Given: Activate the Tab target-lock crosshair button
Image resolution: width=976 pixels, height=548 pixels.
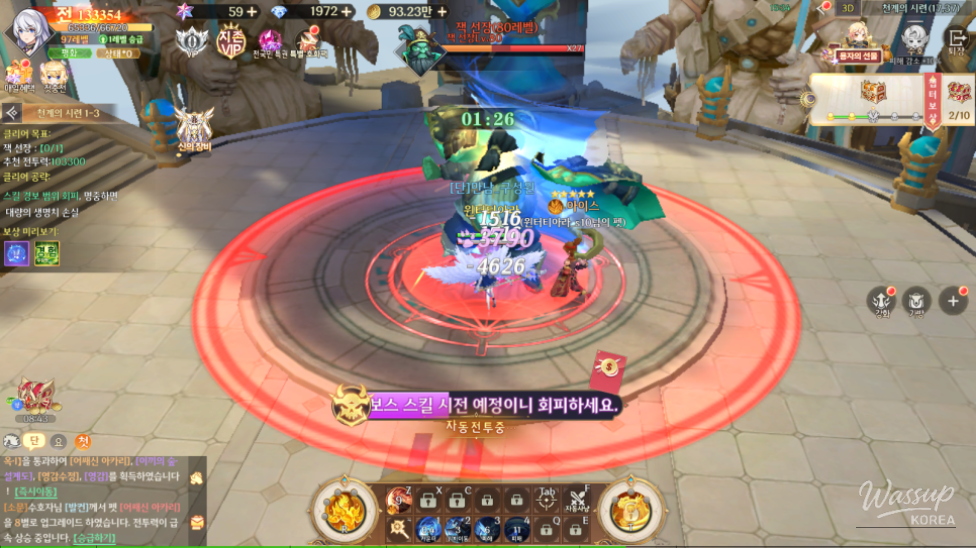Looking at the screenshot, I should [546, 499].
